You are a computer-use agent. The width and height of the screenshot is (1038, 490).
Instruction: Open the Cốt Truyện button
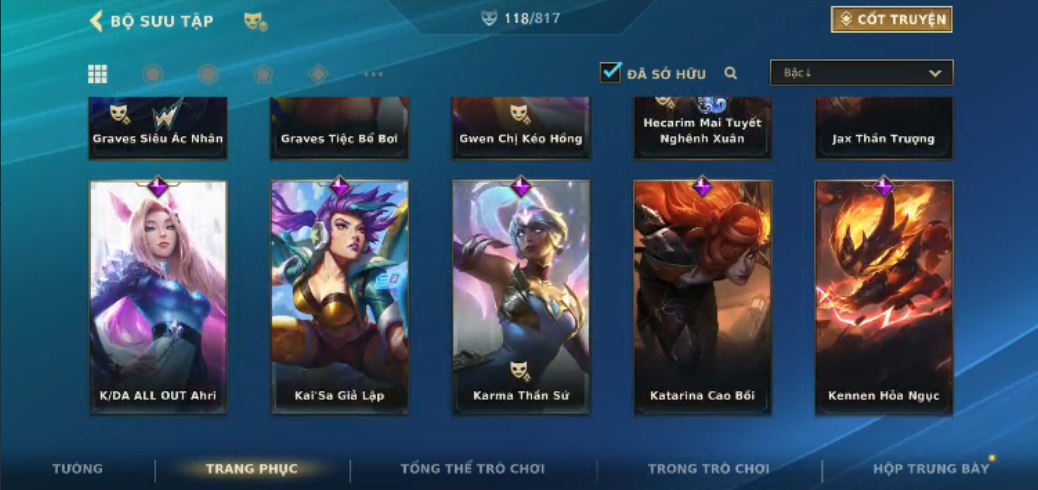coord(891,20)
